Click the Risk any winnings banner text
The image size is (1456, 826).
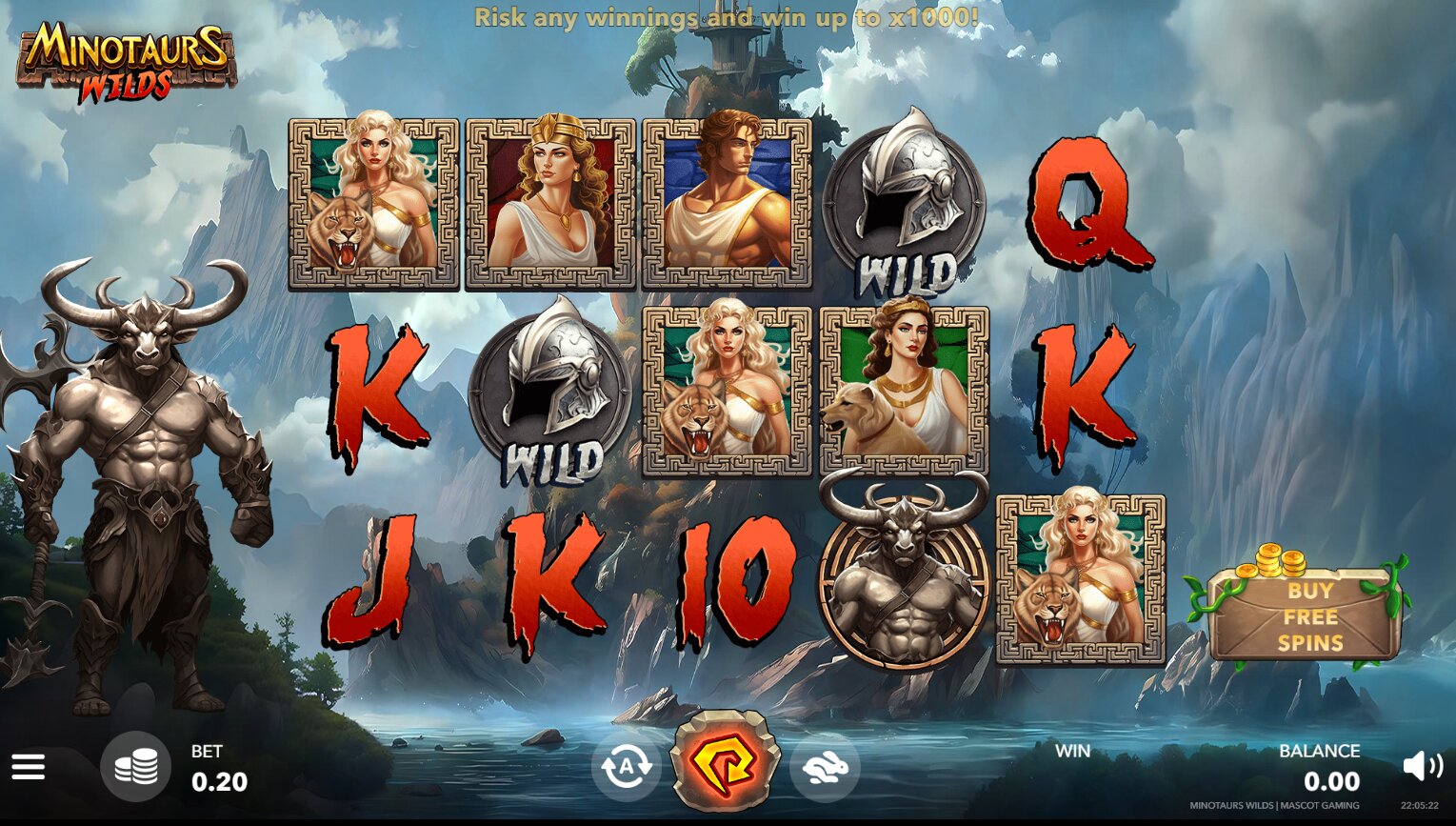[x=728, y=17]
